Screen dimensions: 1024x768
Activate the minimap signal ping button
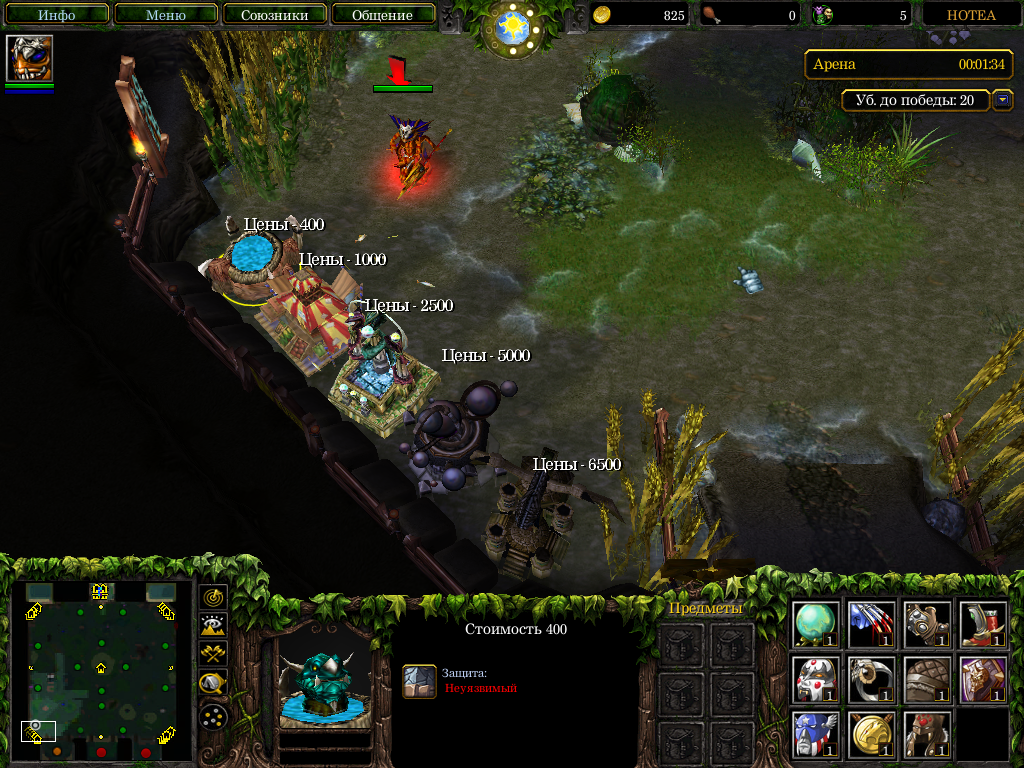213,598
